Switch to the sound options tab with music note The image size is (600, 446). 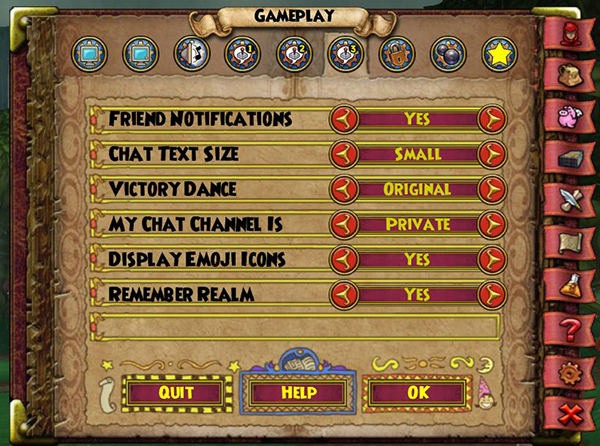point(190,54)
